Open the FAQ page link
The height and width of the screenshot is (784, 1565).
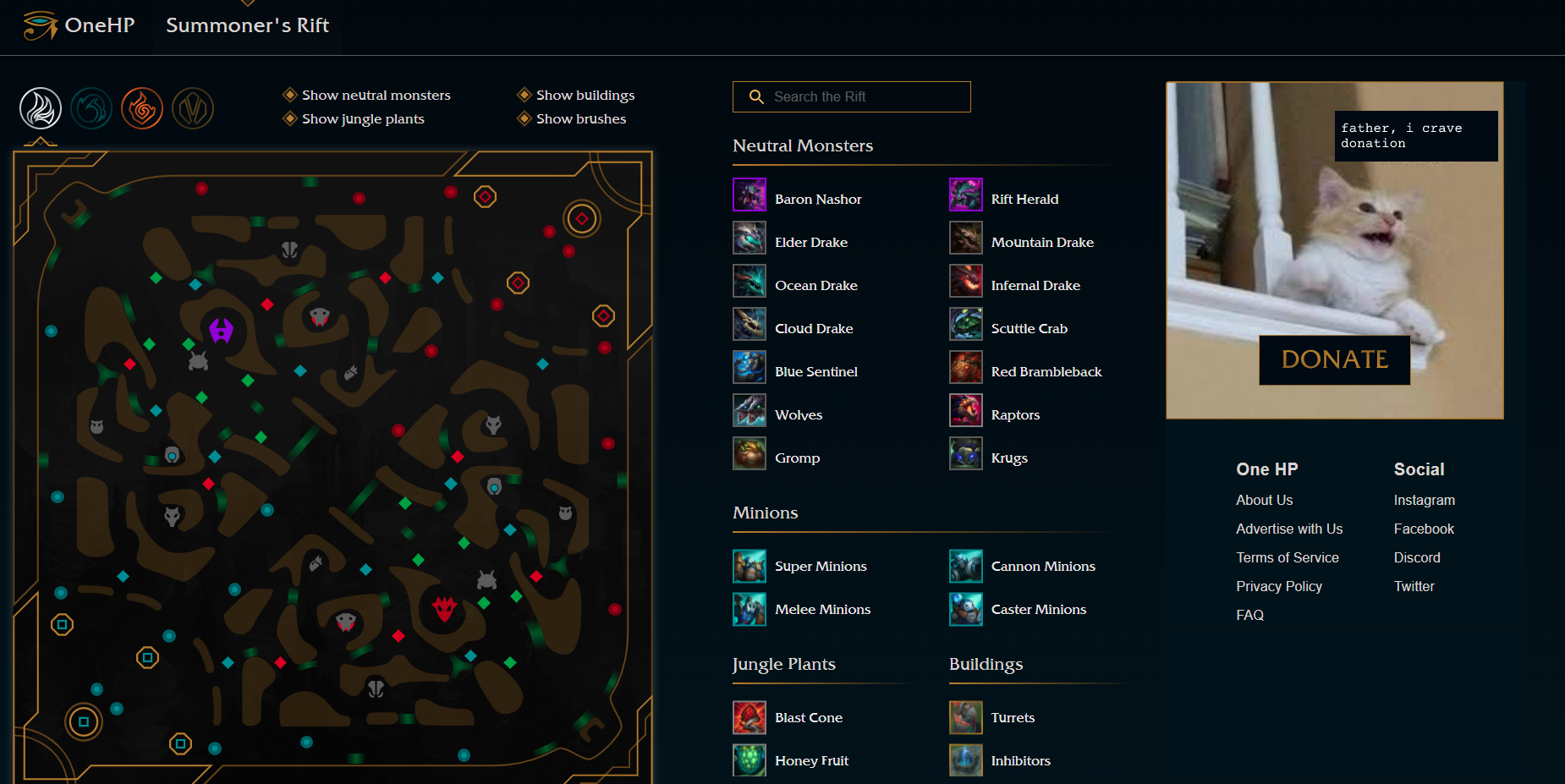pyautogui.click(x=1249, y=615)
